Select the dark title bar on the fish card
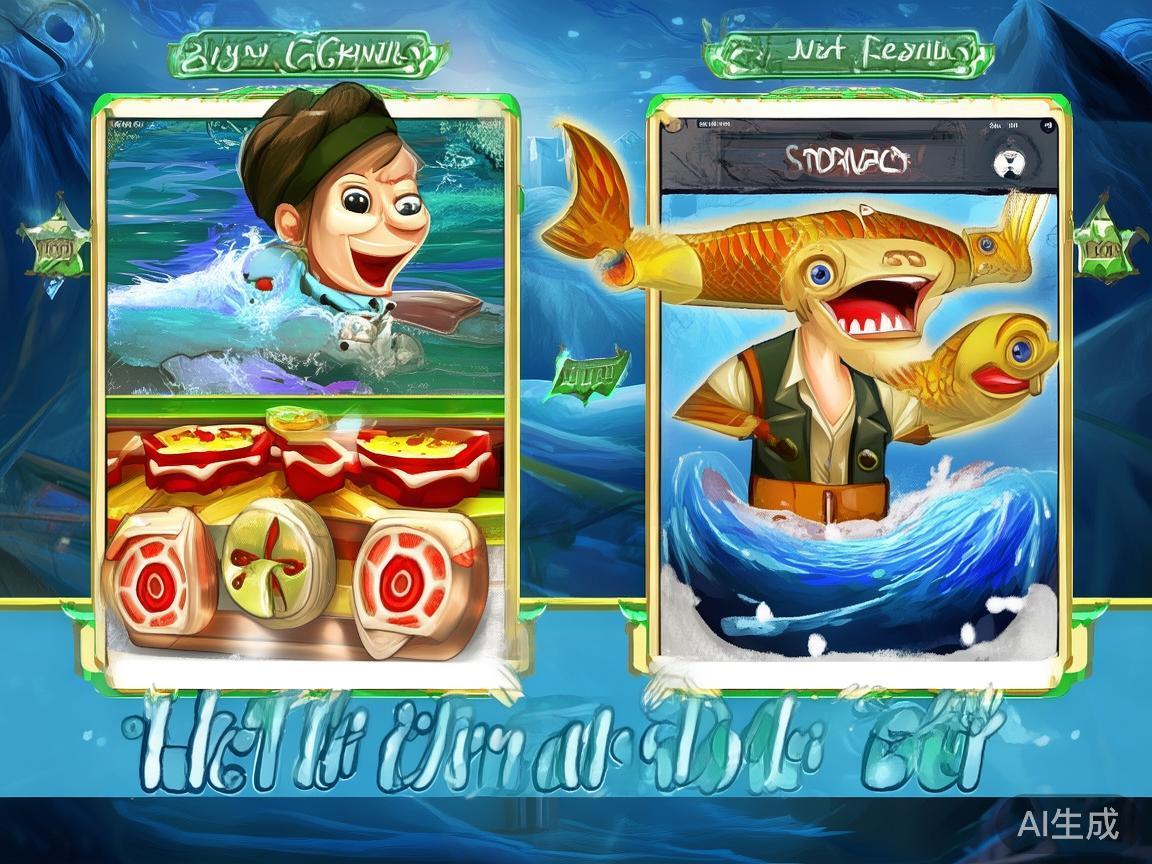1152x864 pixels. point(845,158)
